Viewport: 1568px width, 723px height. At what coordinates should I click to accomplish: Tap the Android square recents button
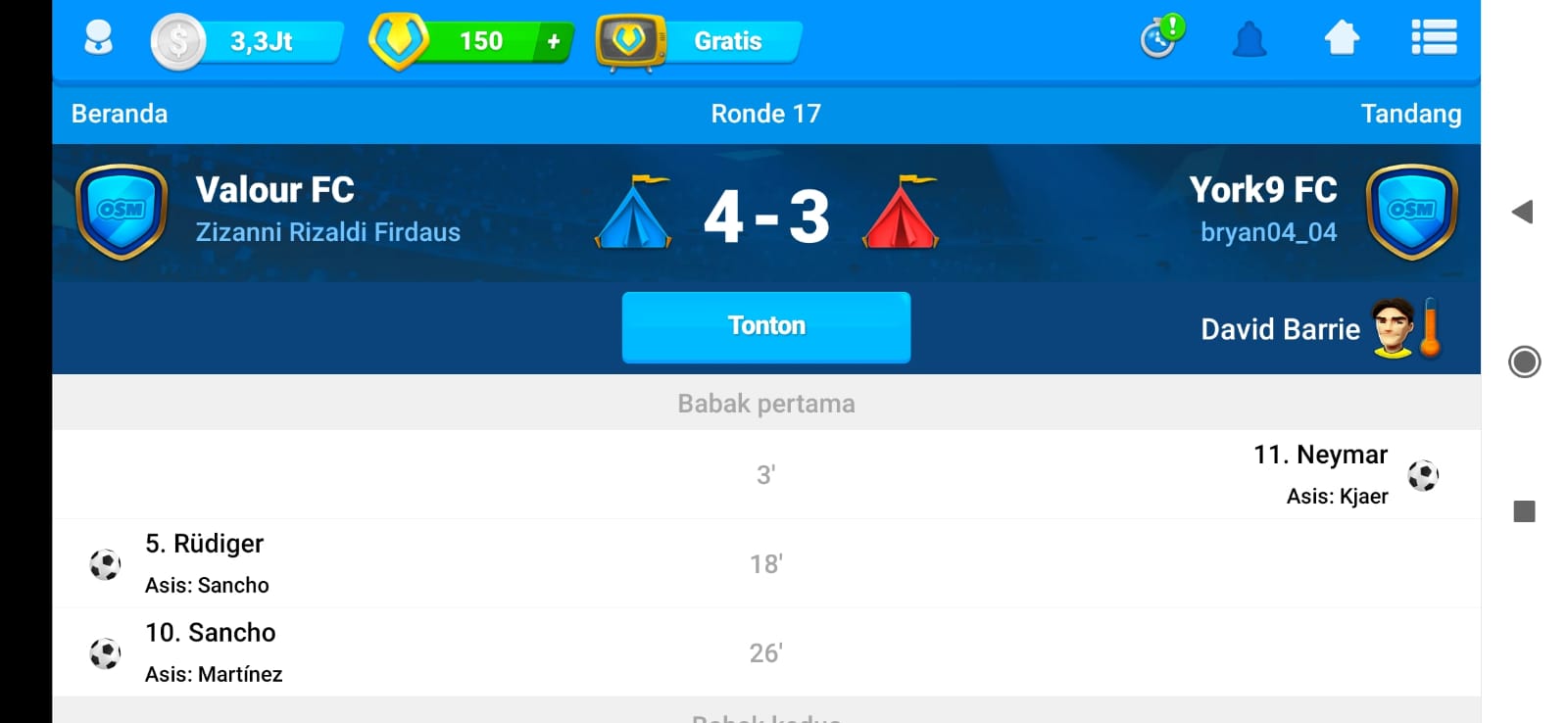click(1524, 510)
